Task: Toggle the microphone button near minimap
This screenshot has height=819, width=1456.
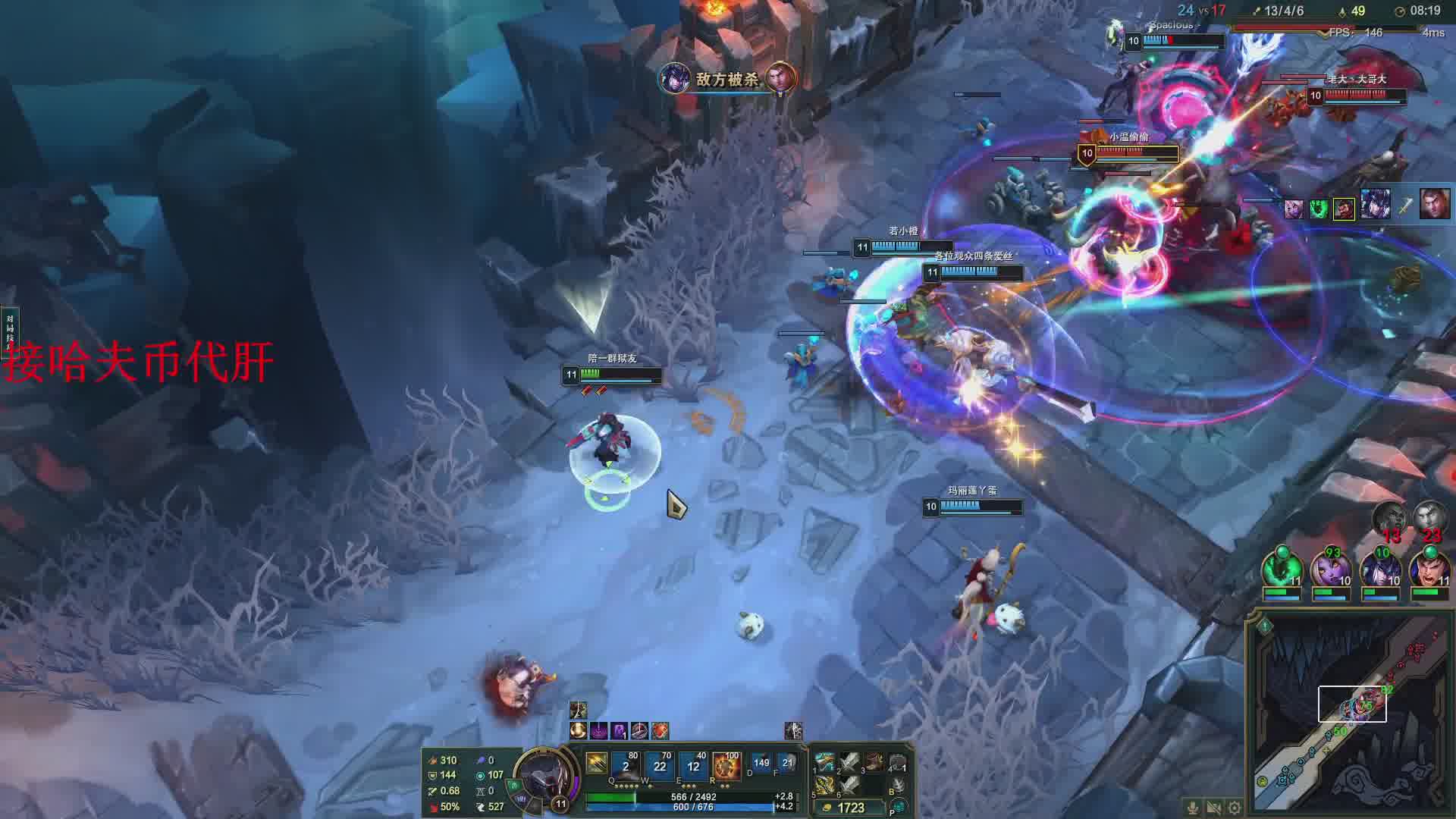Action: [x=1193, y=808]
